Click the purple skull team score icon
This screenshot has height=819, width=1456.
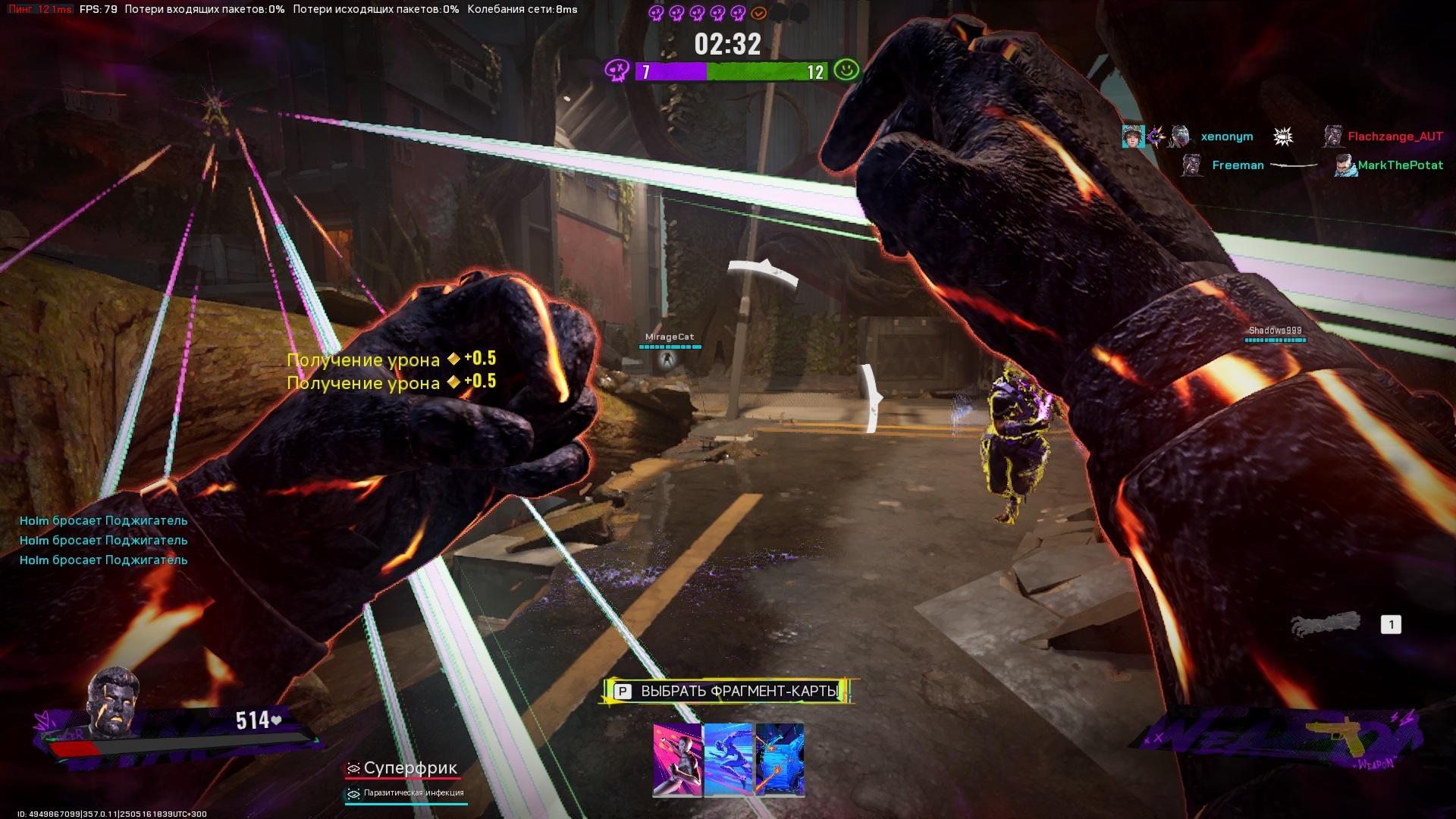pyautogui.click(x=617, y=71)
